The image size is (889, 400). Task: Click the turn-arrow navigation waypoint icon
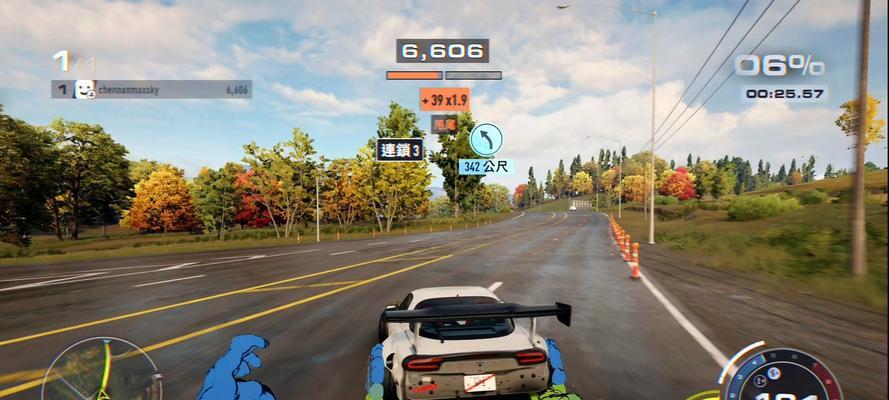click(485, 138)
